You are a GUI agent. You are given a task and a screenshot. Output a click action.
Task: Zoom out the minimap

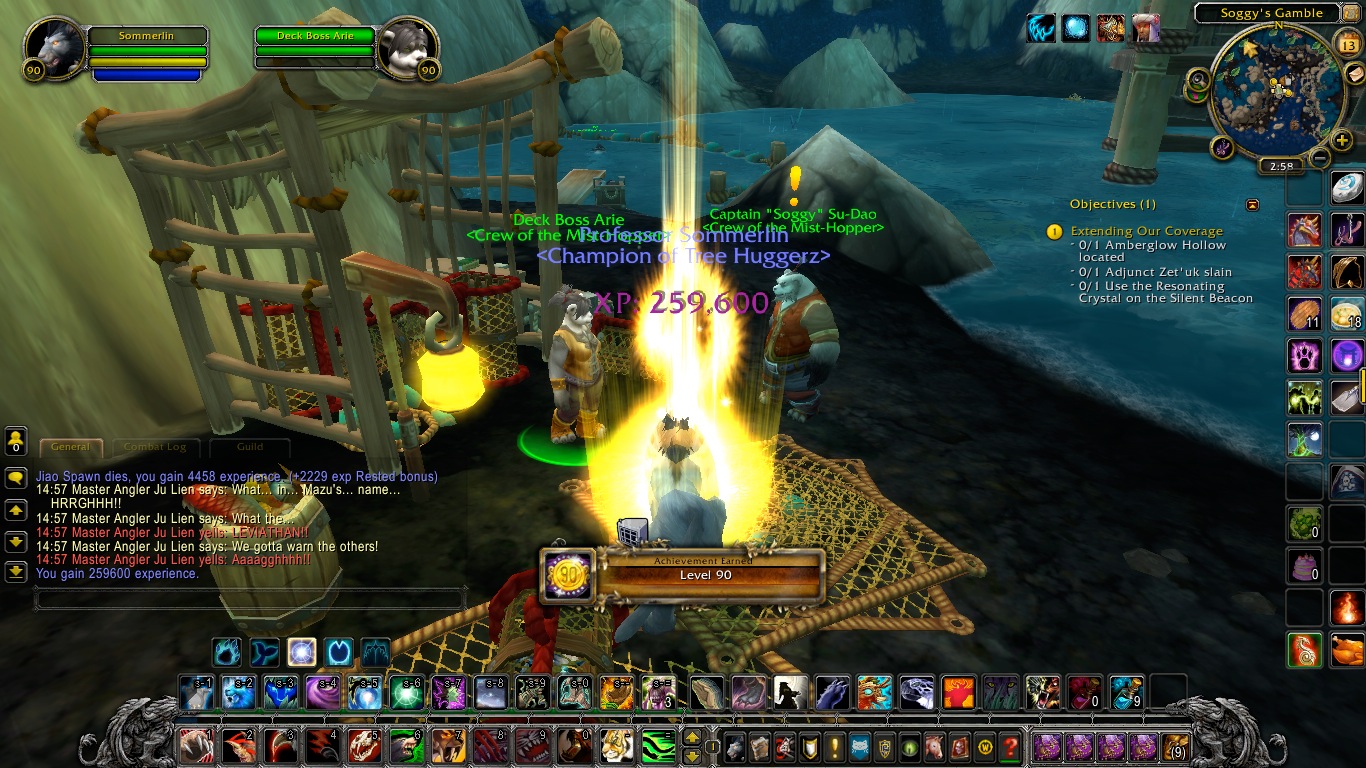click(x=1320, y=158)
